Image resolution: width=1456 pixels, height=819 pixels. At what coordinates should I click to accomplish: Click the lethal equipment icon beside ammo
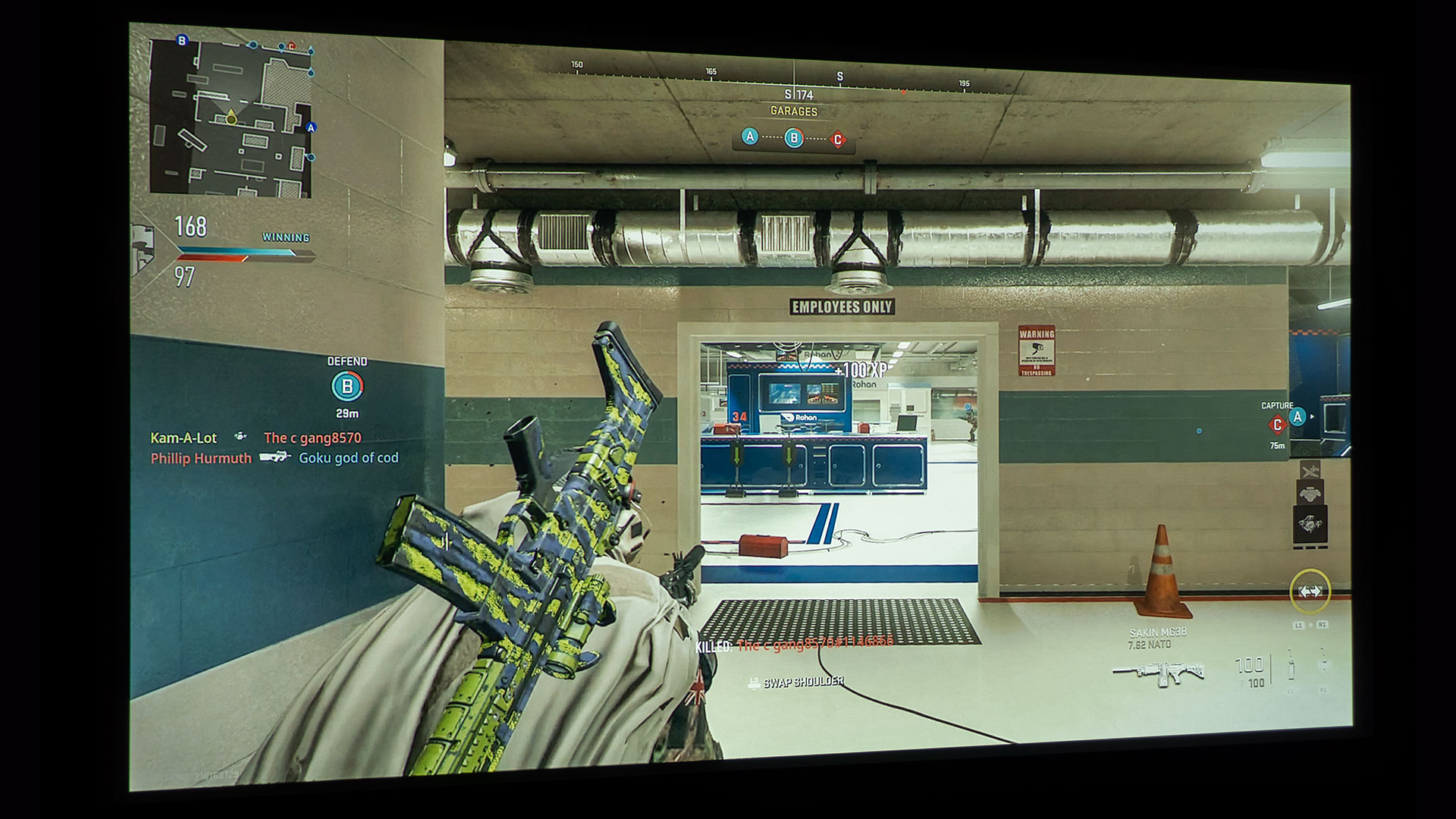(1291, 666)
